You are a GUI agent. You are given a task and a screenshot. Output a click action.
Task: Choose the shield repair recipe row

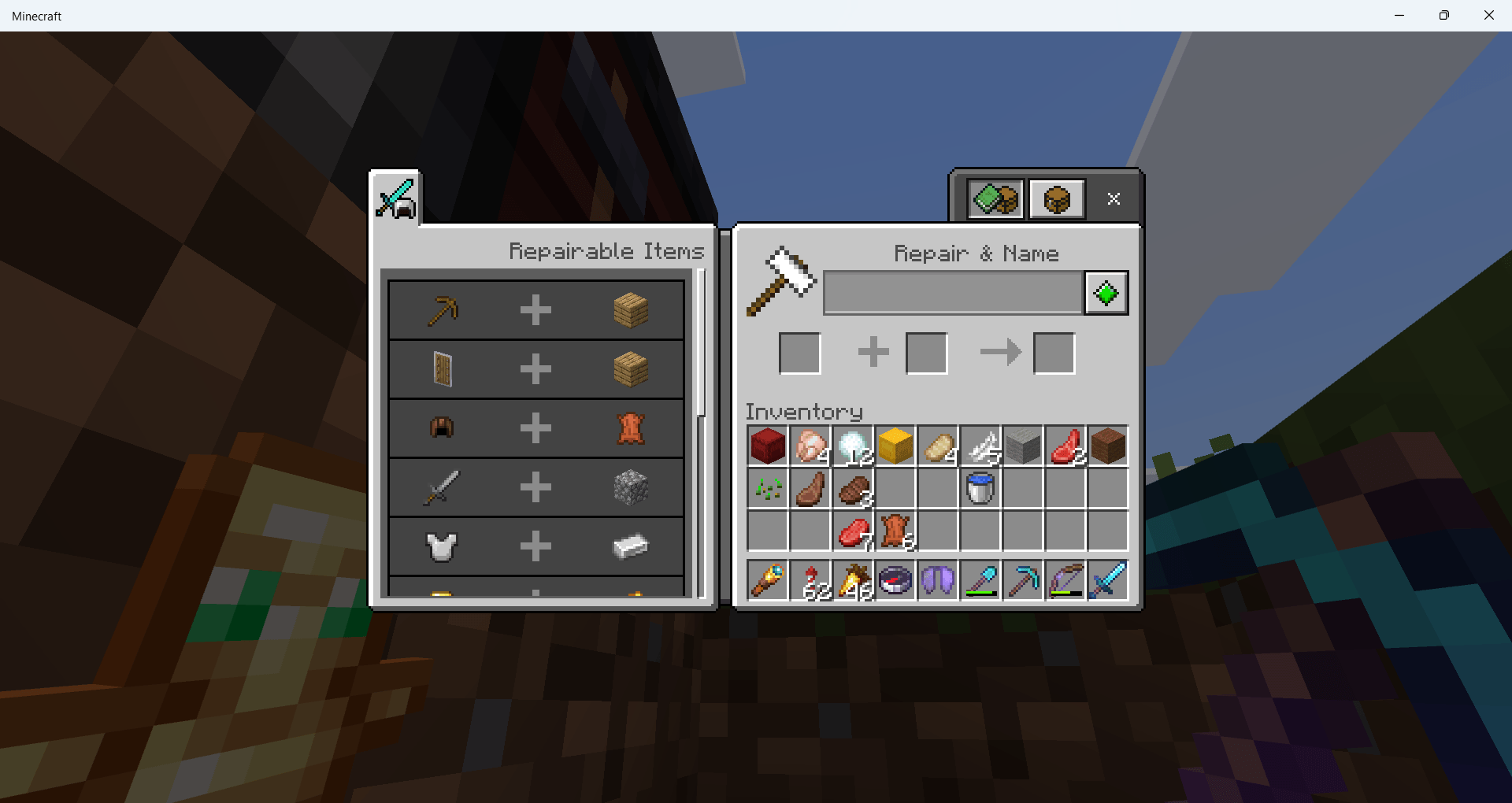tap(535, 368)
